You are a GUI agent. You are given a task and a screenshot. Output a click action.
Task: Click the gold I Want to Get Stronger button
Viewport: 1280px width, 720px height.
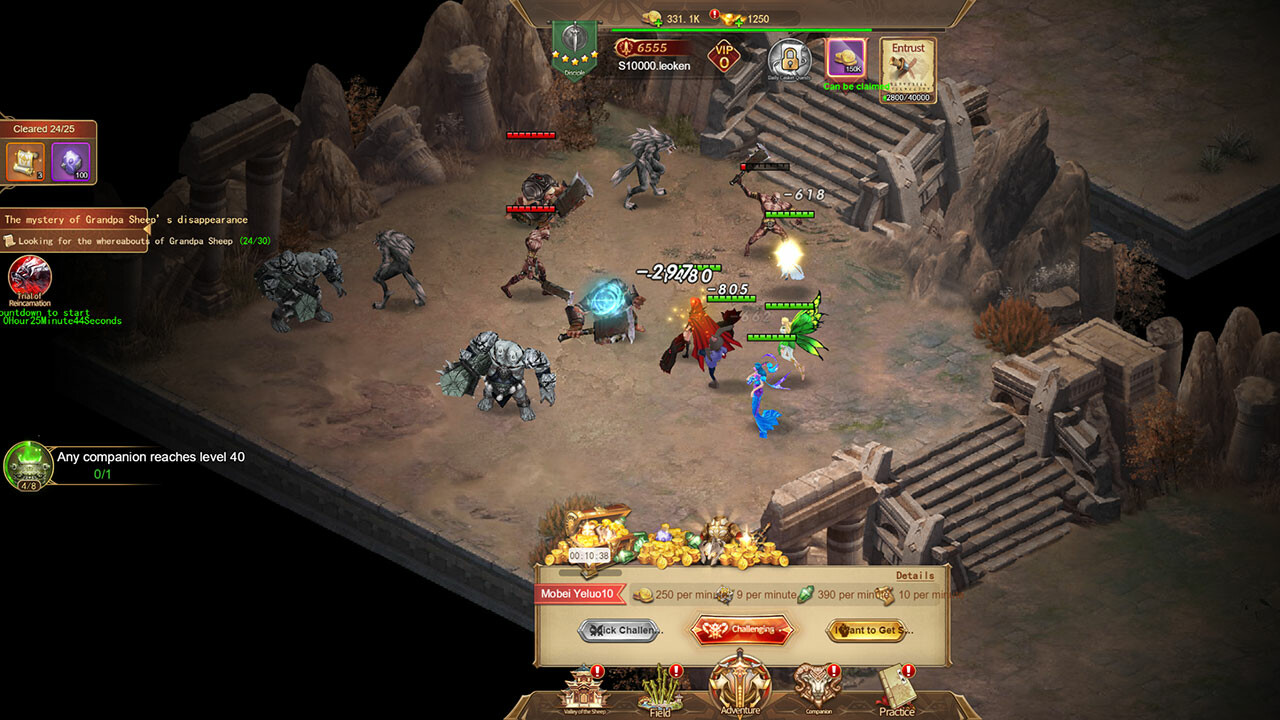point(868,630)
